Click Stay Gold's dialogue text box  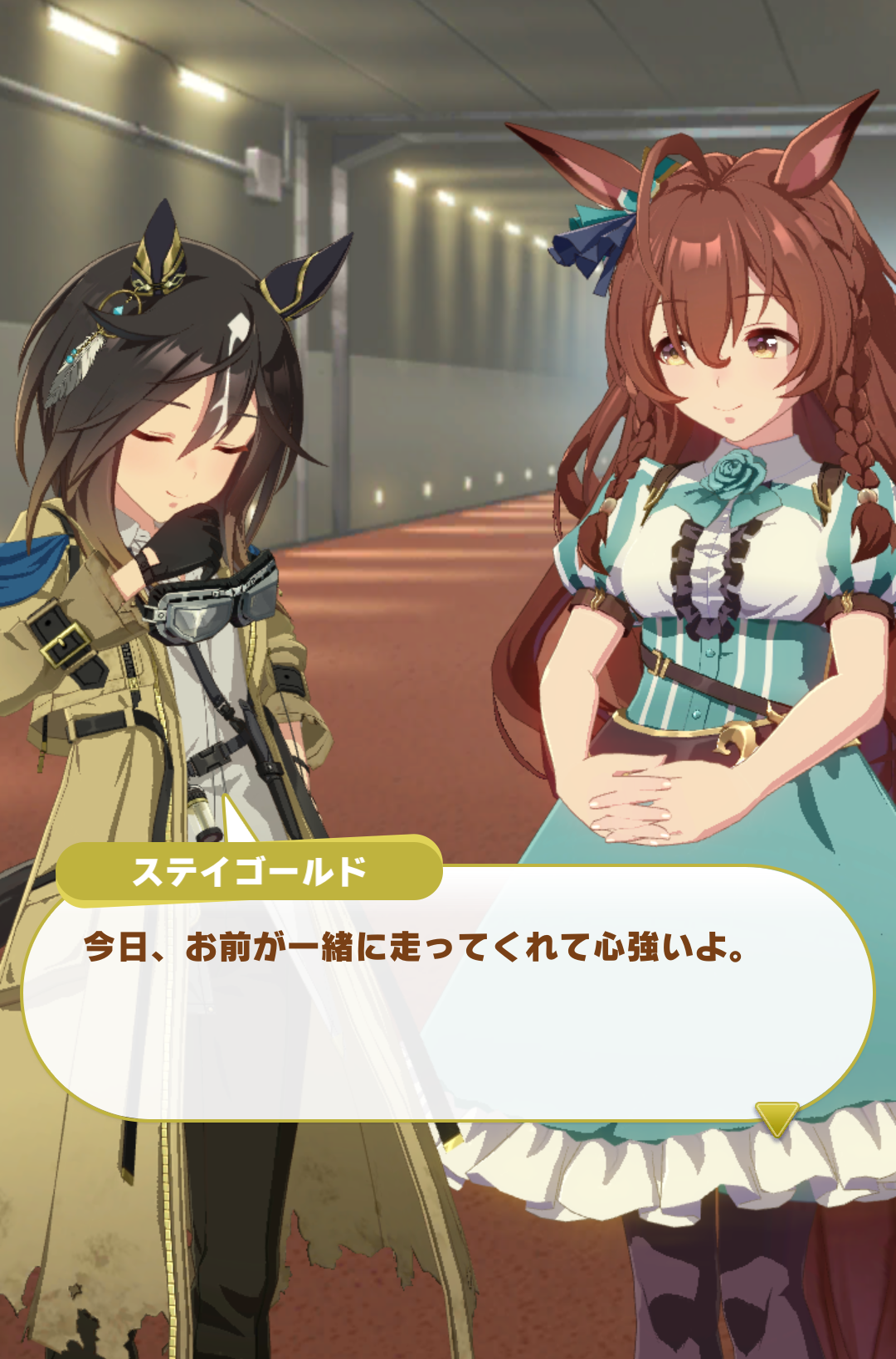[448, 996]
